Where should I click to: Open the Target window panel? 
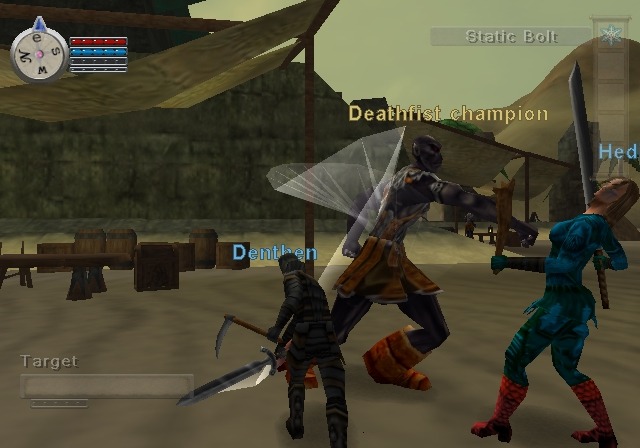tap(106, 386)
